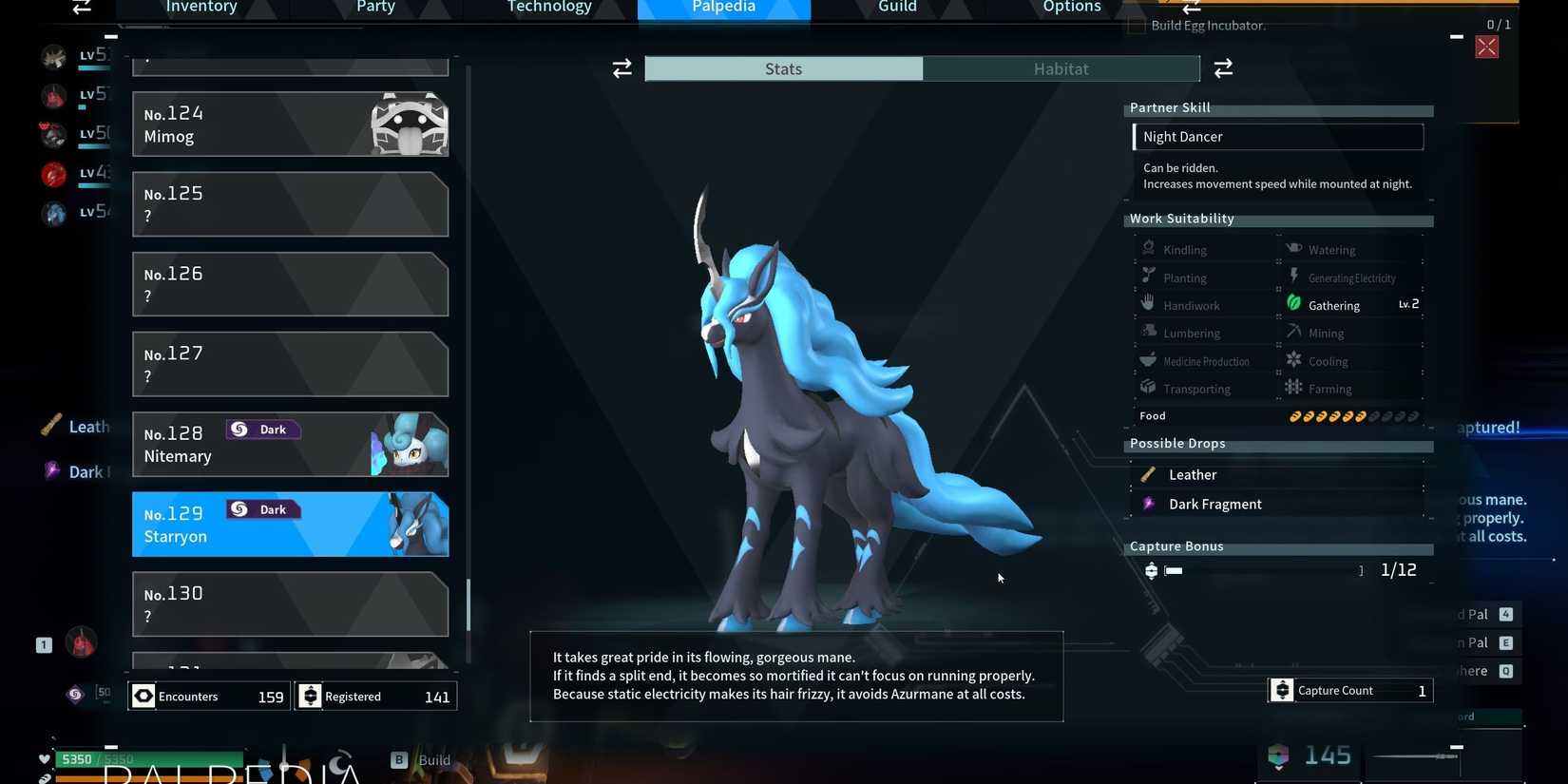Click the Encounters counter icon
The image size is (1568, 784).
pos(143,696)
